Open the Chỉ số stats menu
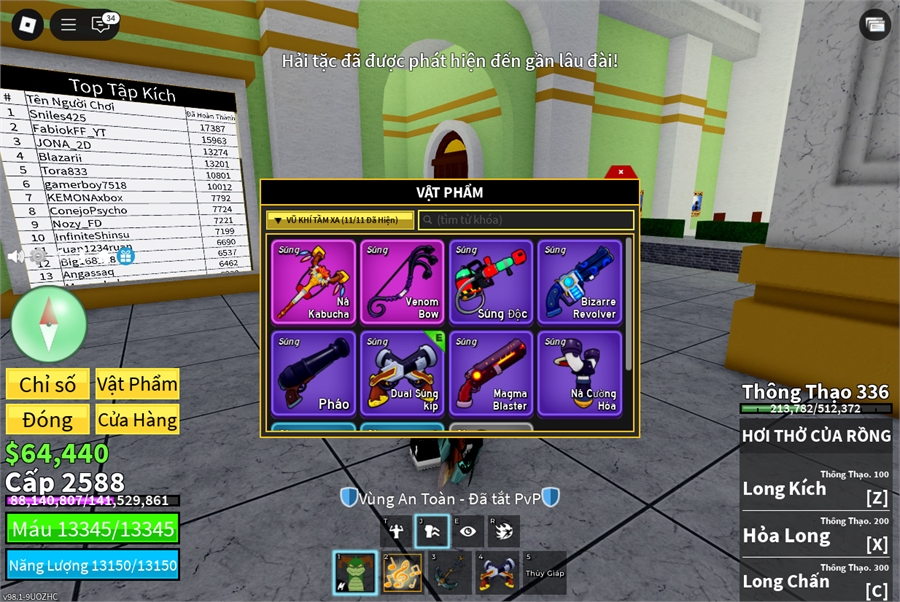The image size is (900, 602). tap(48, 384)
